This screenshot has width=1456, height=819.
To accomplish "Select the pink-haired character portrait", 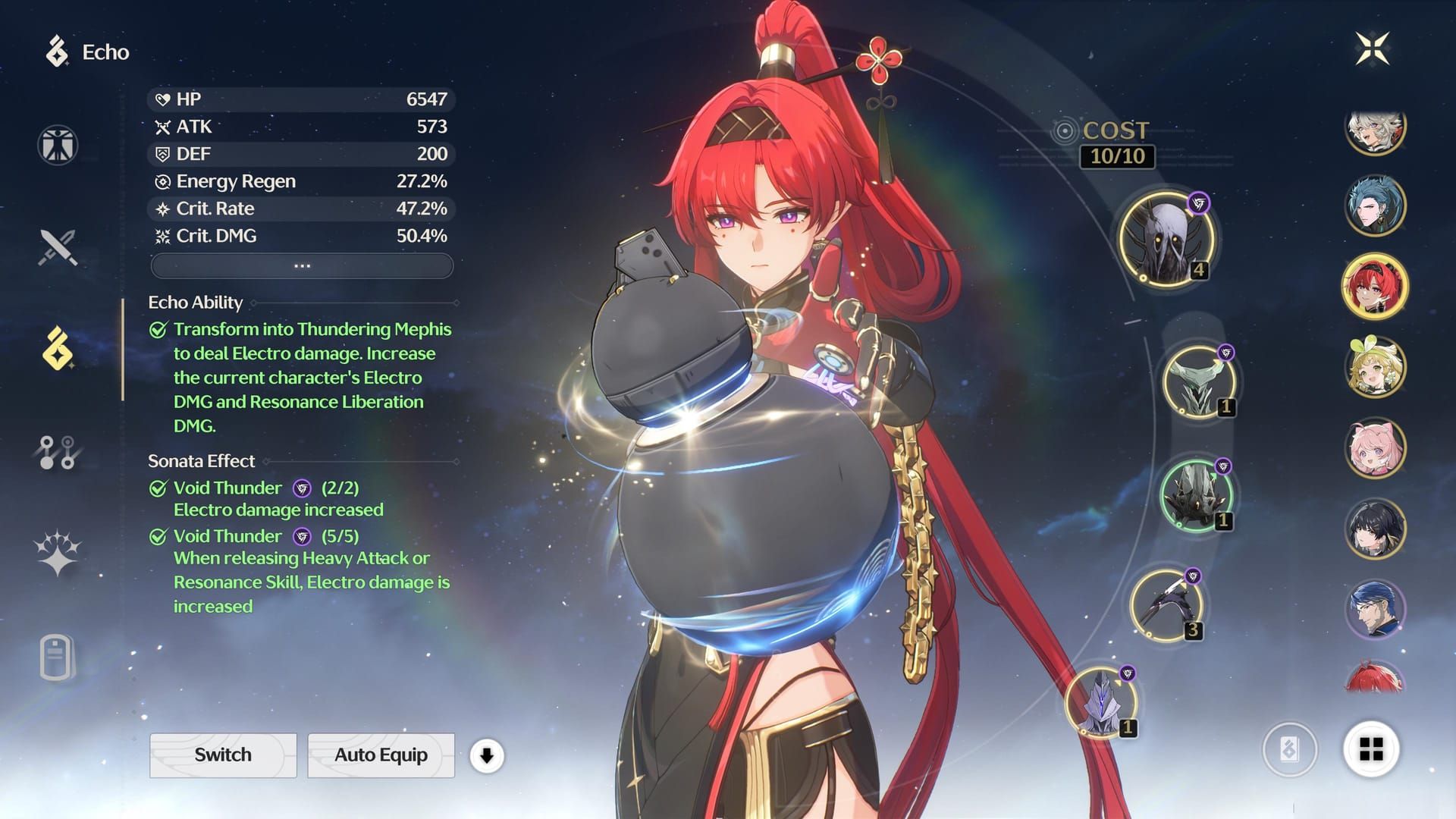I will (1375, 448).
